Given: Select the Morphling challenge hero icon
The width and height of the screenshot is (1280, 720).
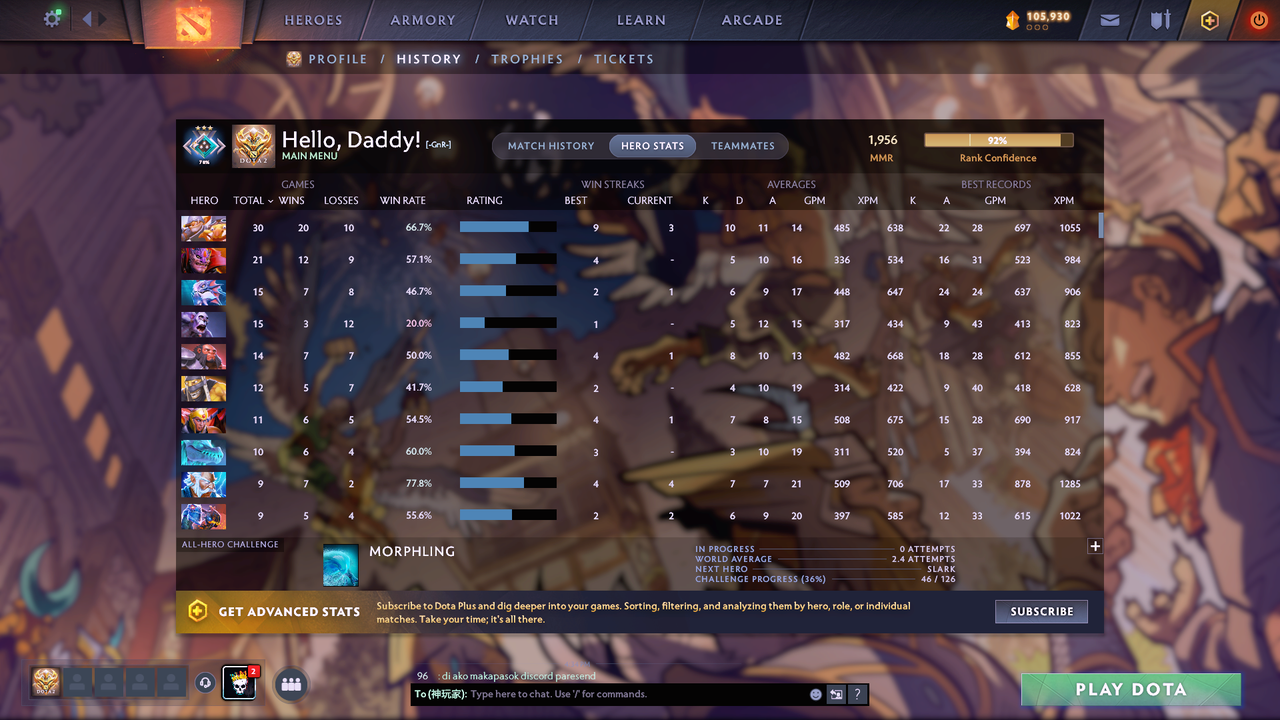Looking at the screenshot, I should pos(341,564).
